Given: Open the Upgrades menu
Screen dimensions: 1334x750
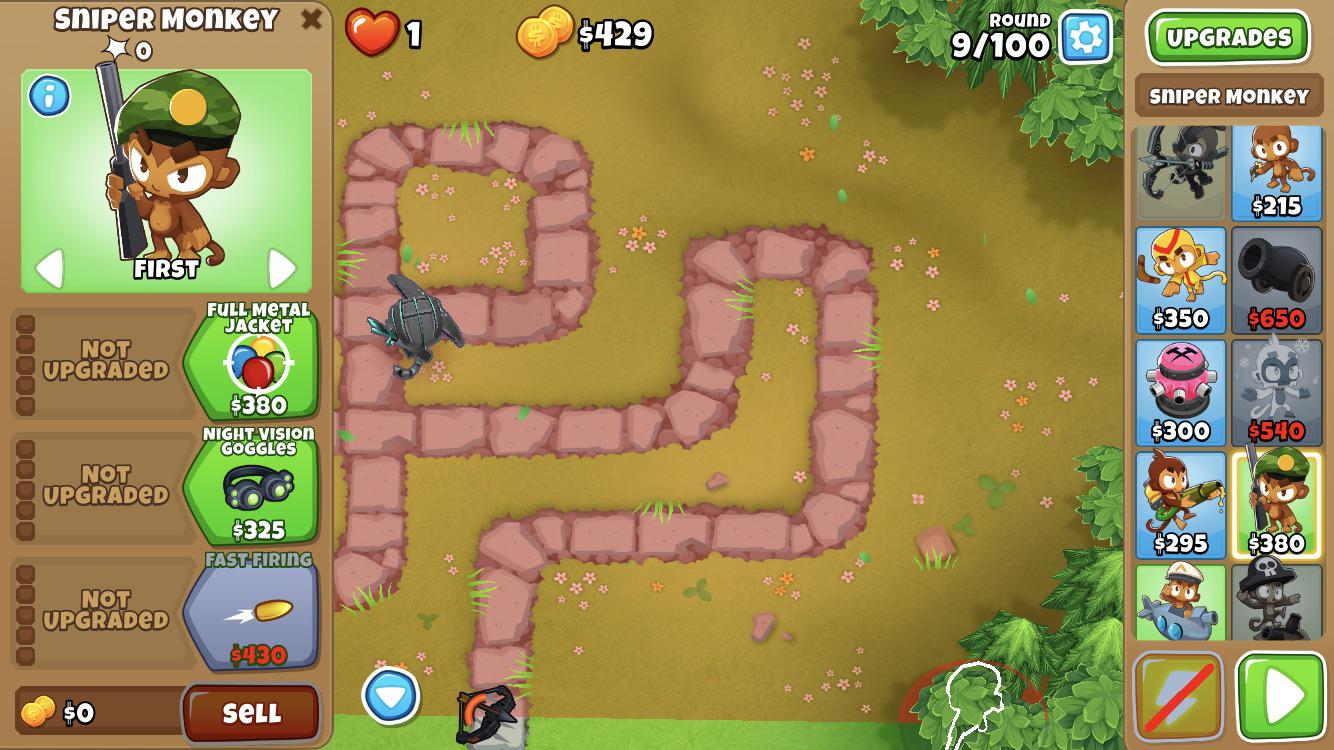Looking at the screenshot, I should 1229,35.
